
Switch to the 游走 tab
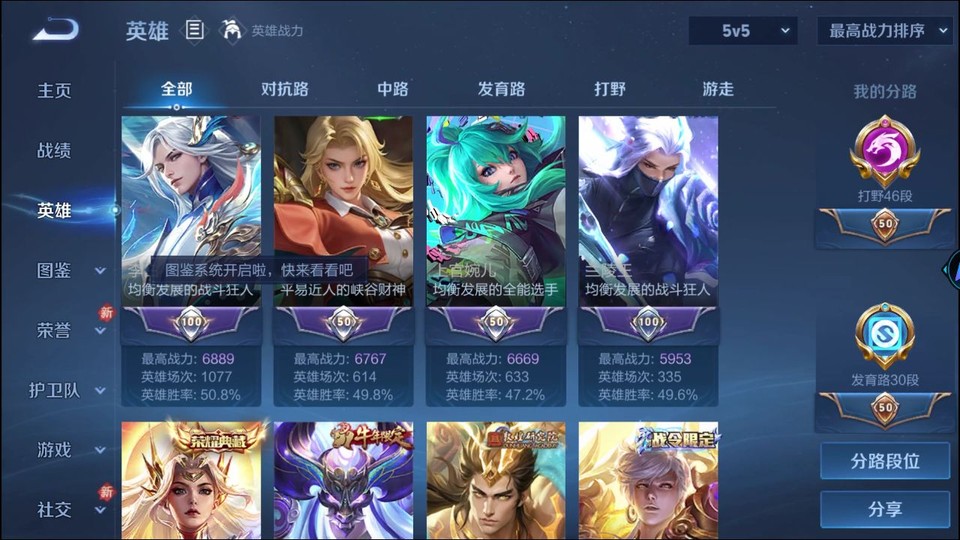(718, 89)
